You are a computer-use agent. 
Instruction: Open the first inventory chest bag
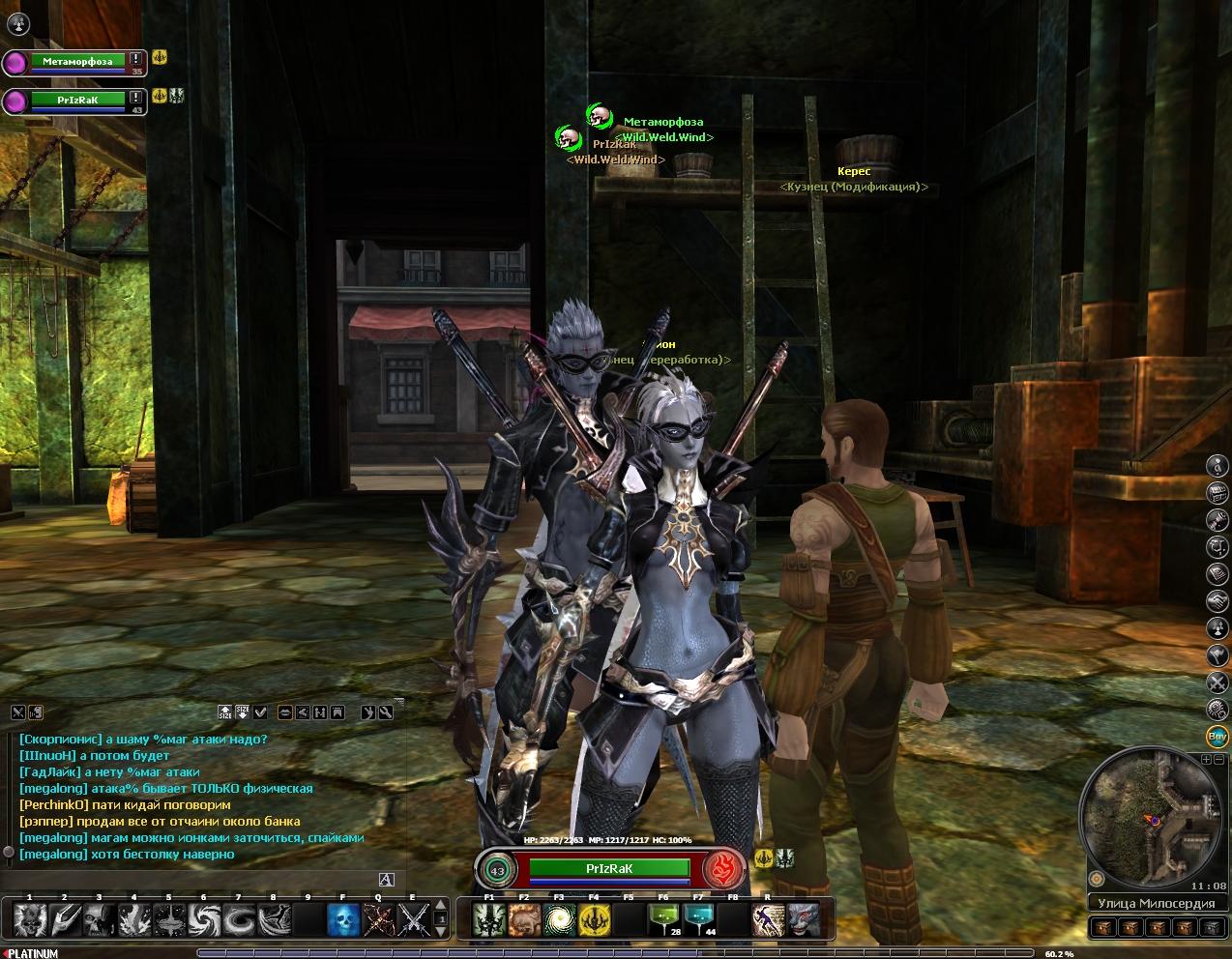click(x=1102, y=928)
